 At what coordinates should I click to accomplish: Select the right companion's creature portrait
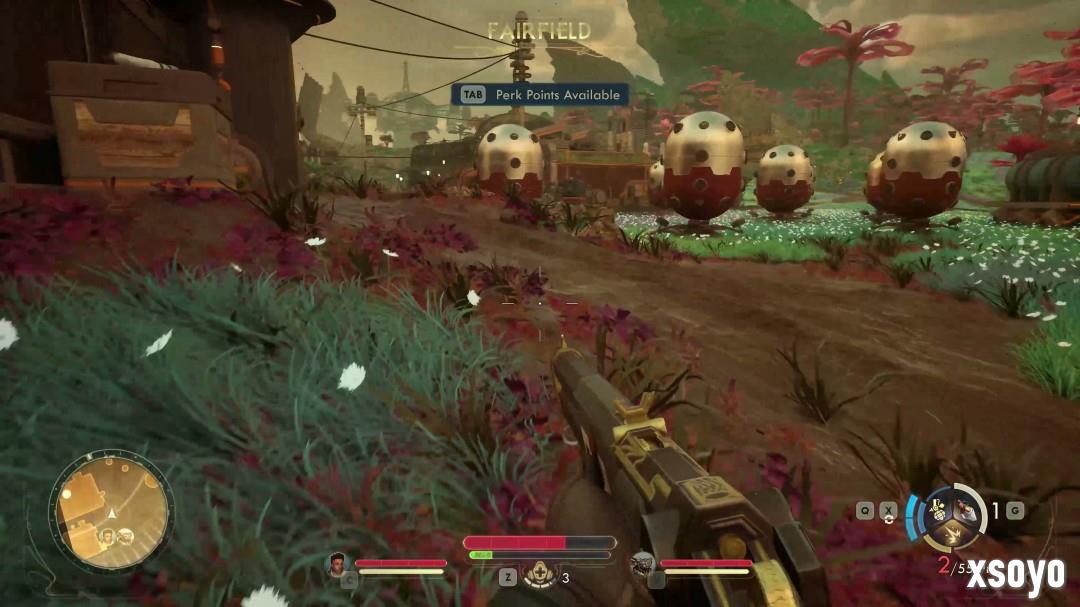coord(642,564)
